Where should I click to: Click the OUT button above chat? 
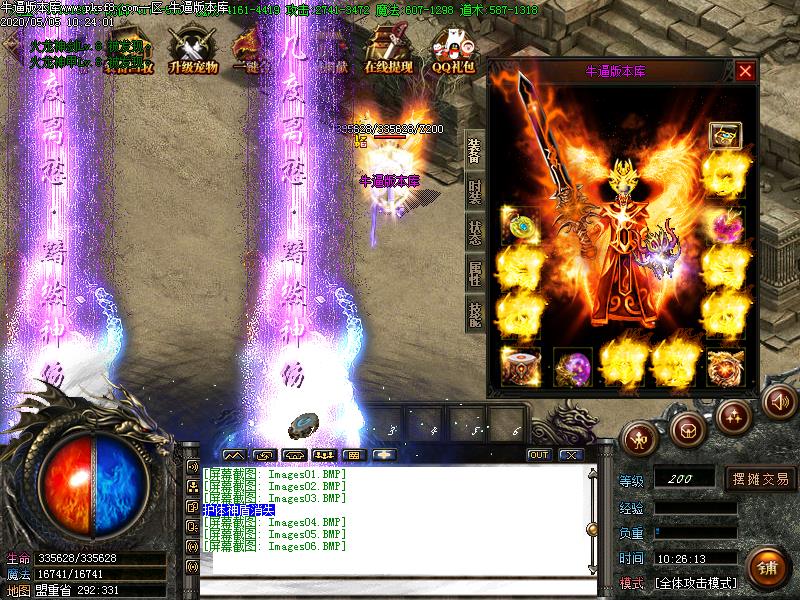[540, 455]
